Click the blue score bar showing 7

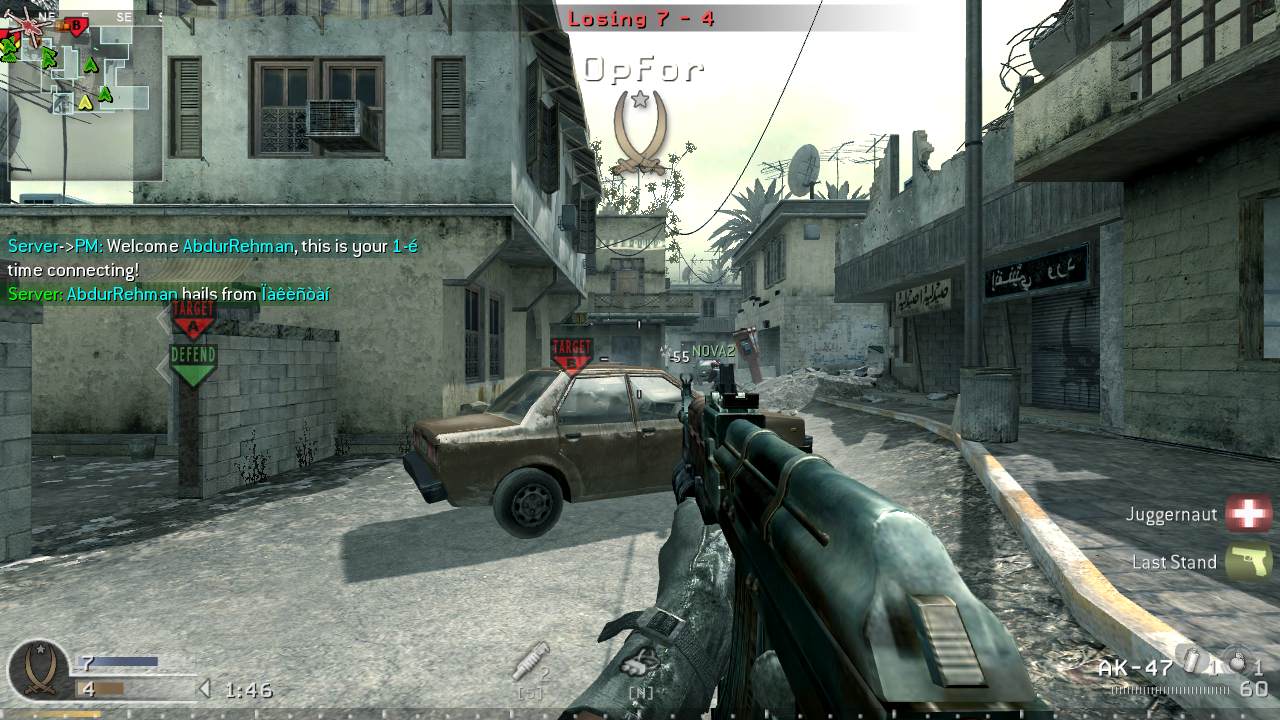coord(118,661)
